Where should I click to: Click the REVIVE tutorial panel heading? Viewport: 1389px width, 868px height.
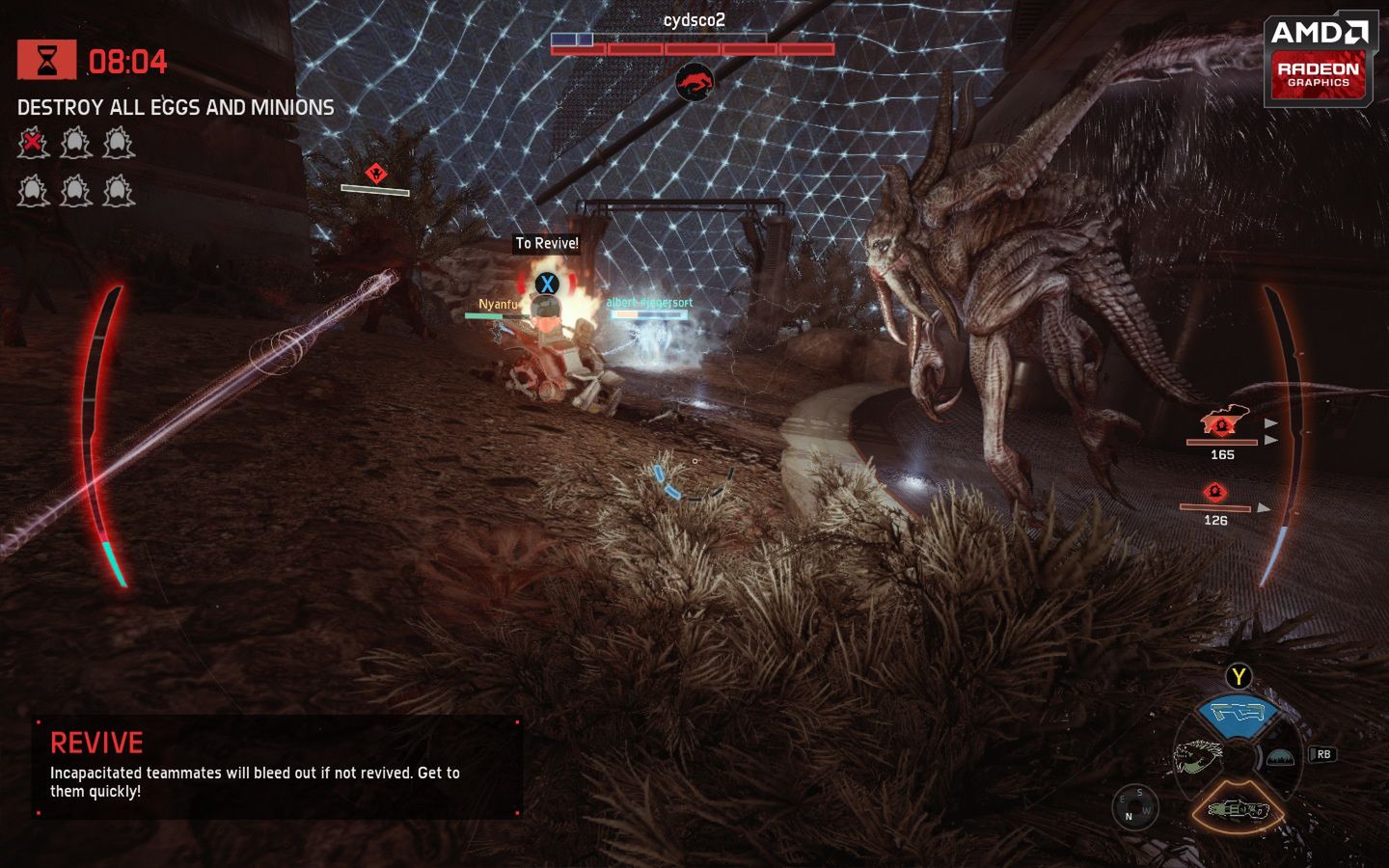pyautogui.click(x=95, y=743)
